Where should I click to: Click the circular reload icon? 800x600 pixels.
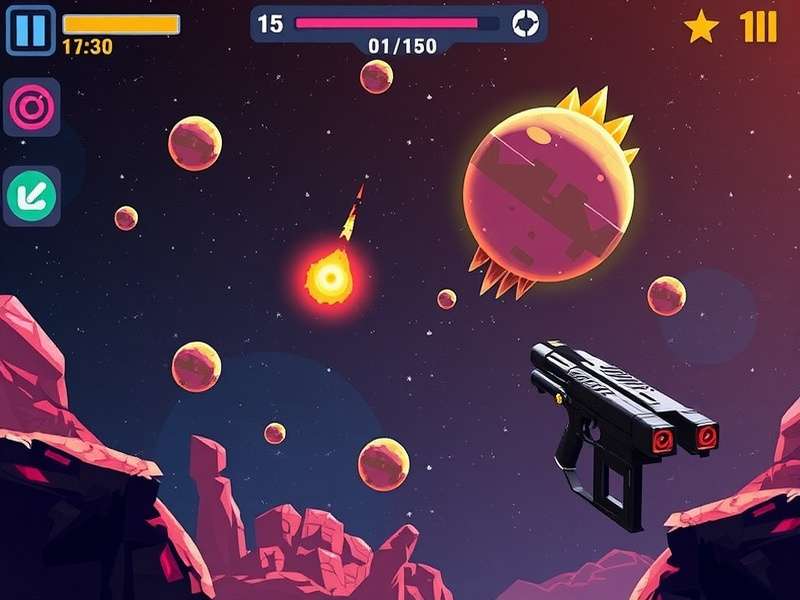click(525, 24)
